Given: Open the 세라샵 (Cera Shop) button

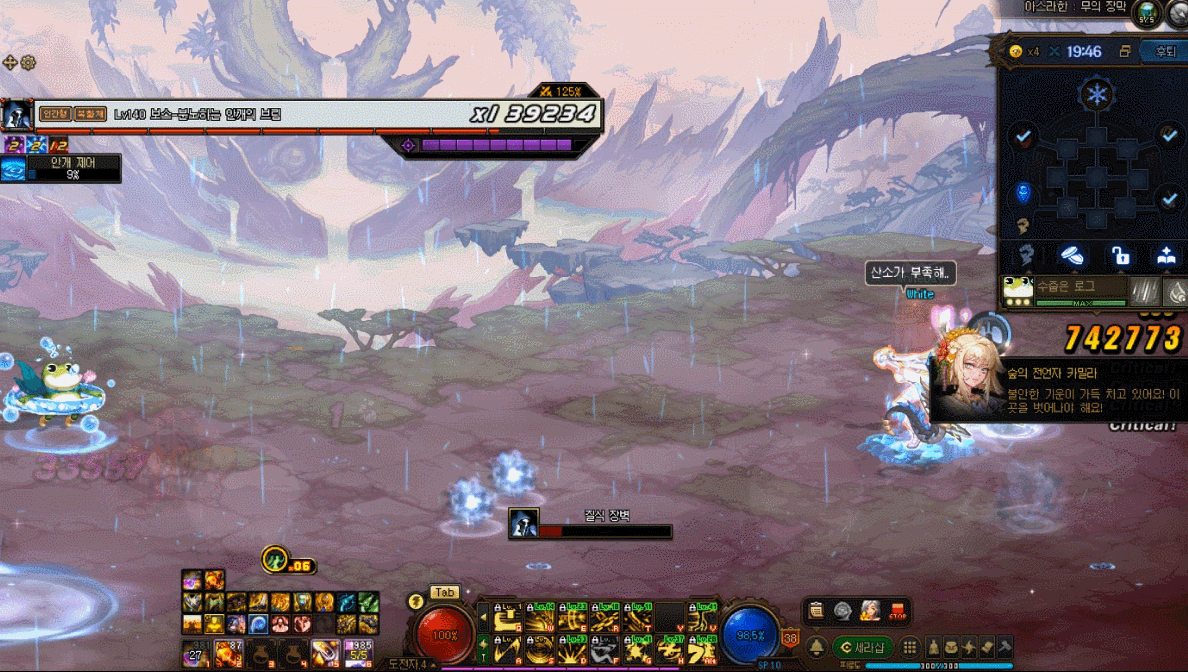Looking at the screenshot, I should 866,647.
